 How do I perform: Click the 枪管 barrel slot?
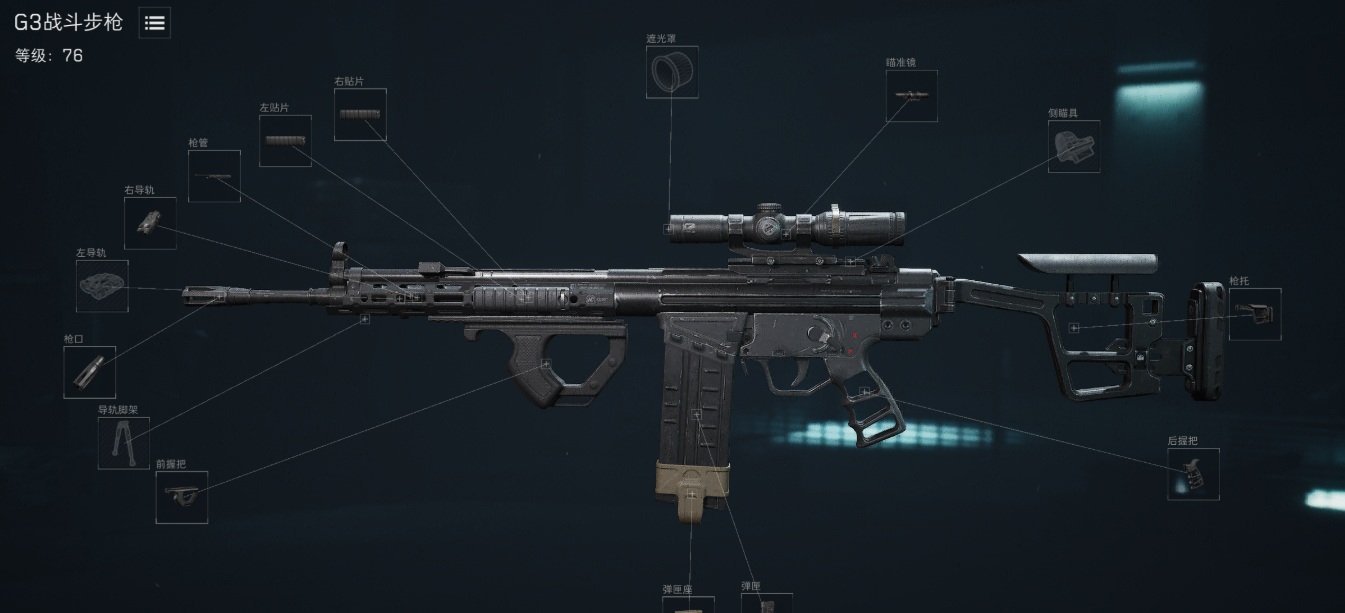point(214,176)
